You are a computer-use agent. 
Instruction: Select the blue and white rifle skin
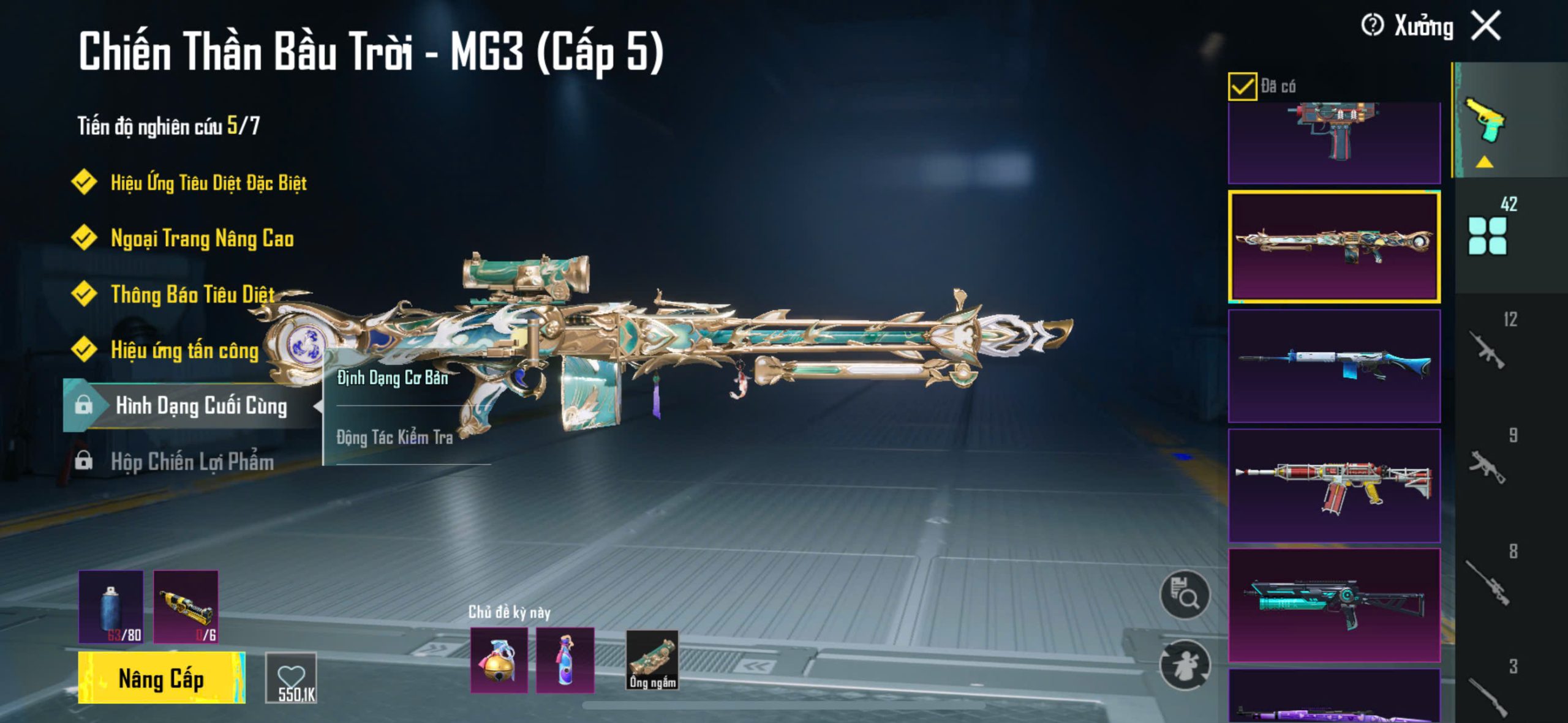tap(1334, 366)
